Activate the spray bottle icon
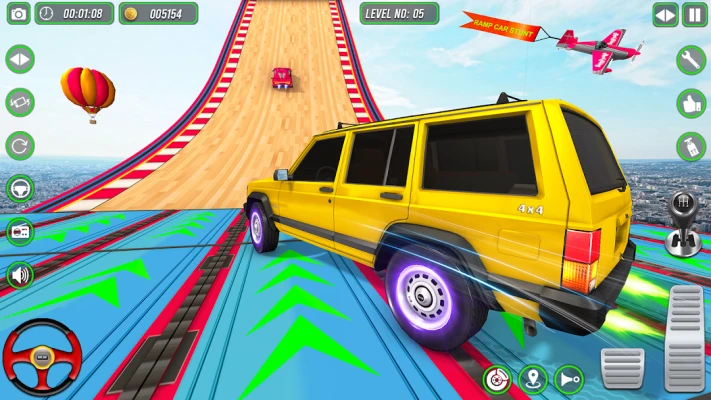Screen dimensions: 711x400 click(x=691, y=147)
